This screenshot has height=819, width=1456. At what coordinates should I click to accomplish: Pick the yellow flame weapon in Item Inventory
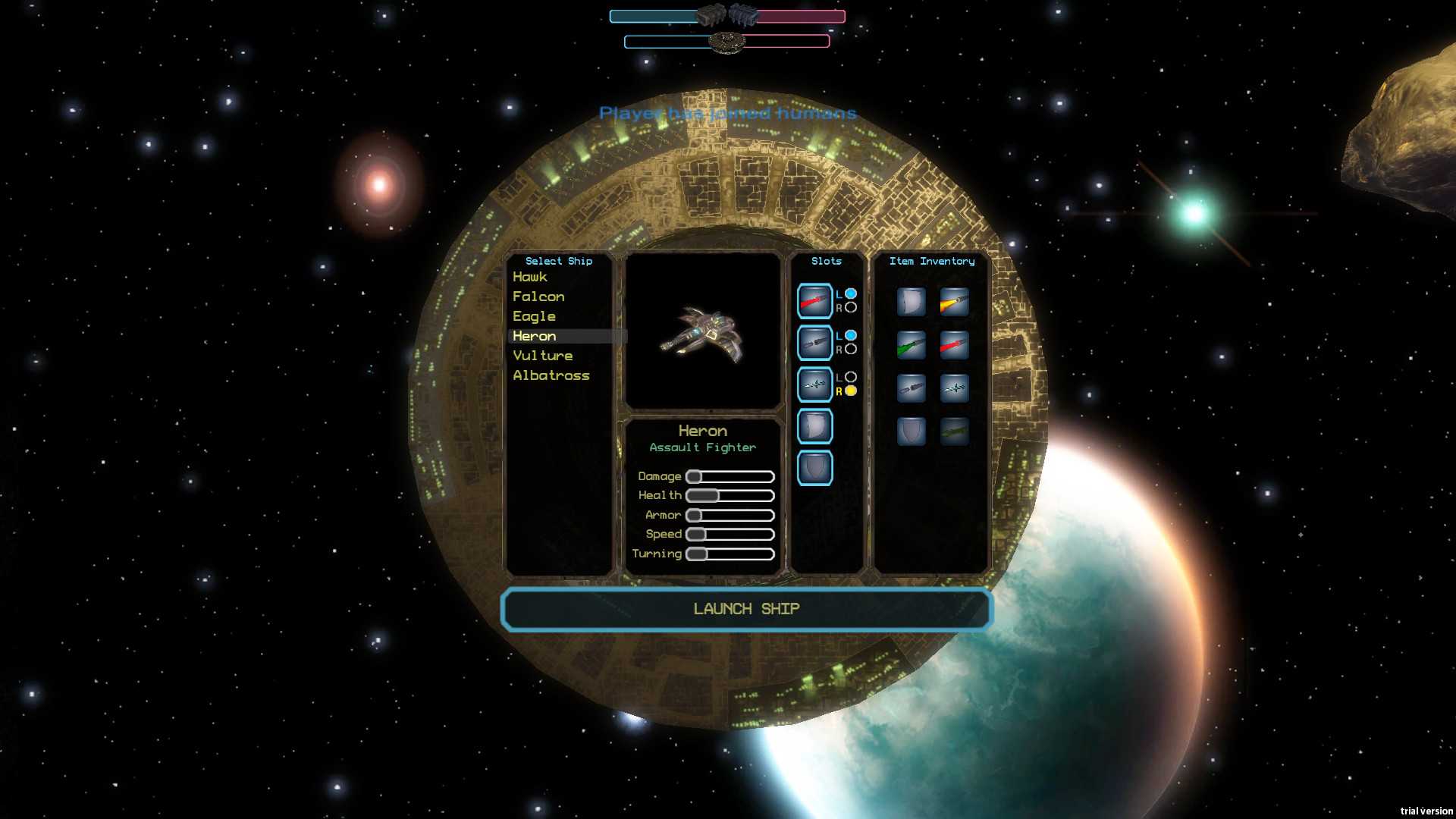click(954, 302)
